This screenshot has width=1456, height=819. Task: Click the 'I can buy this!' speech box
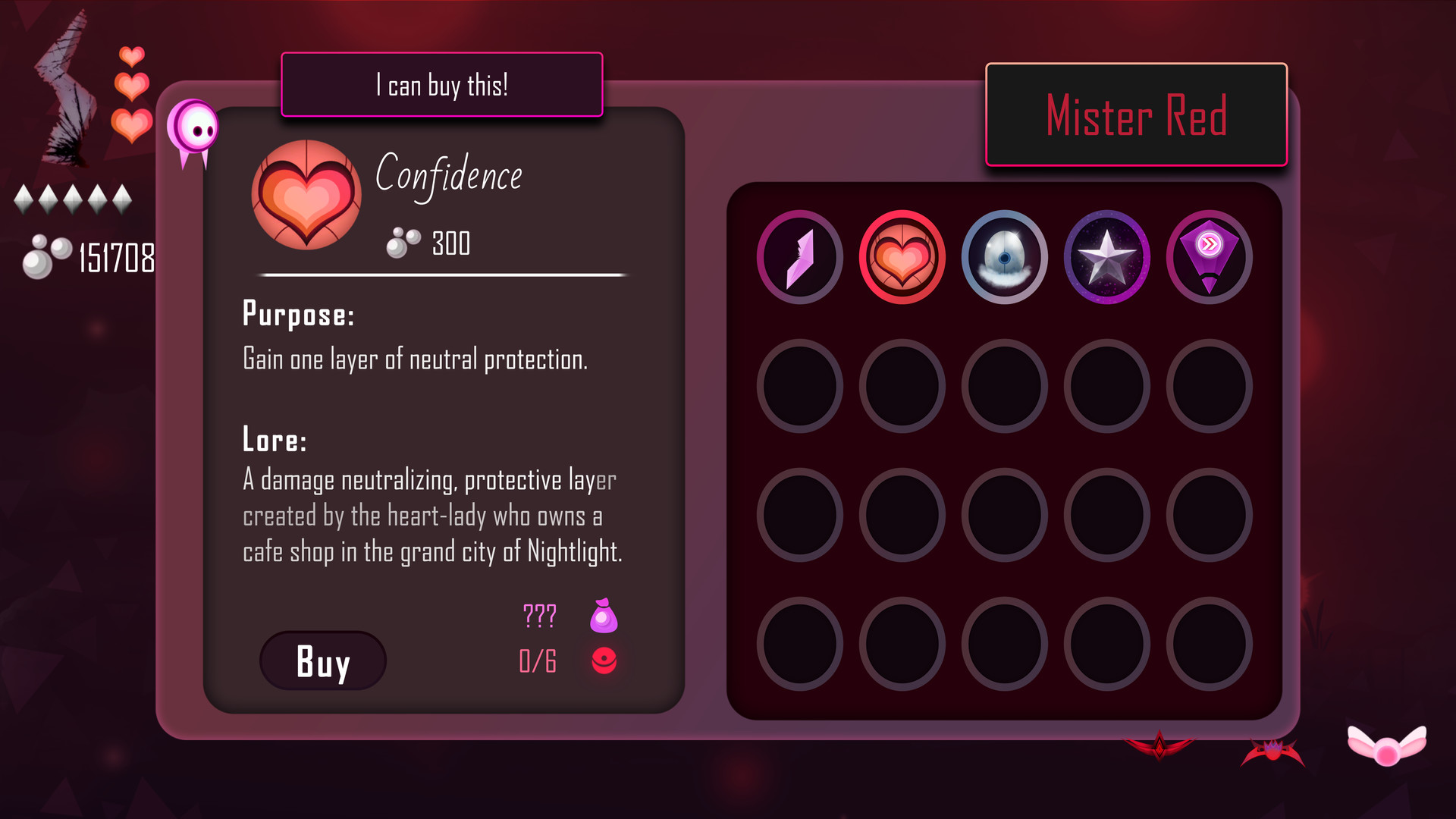pos(441,85)
